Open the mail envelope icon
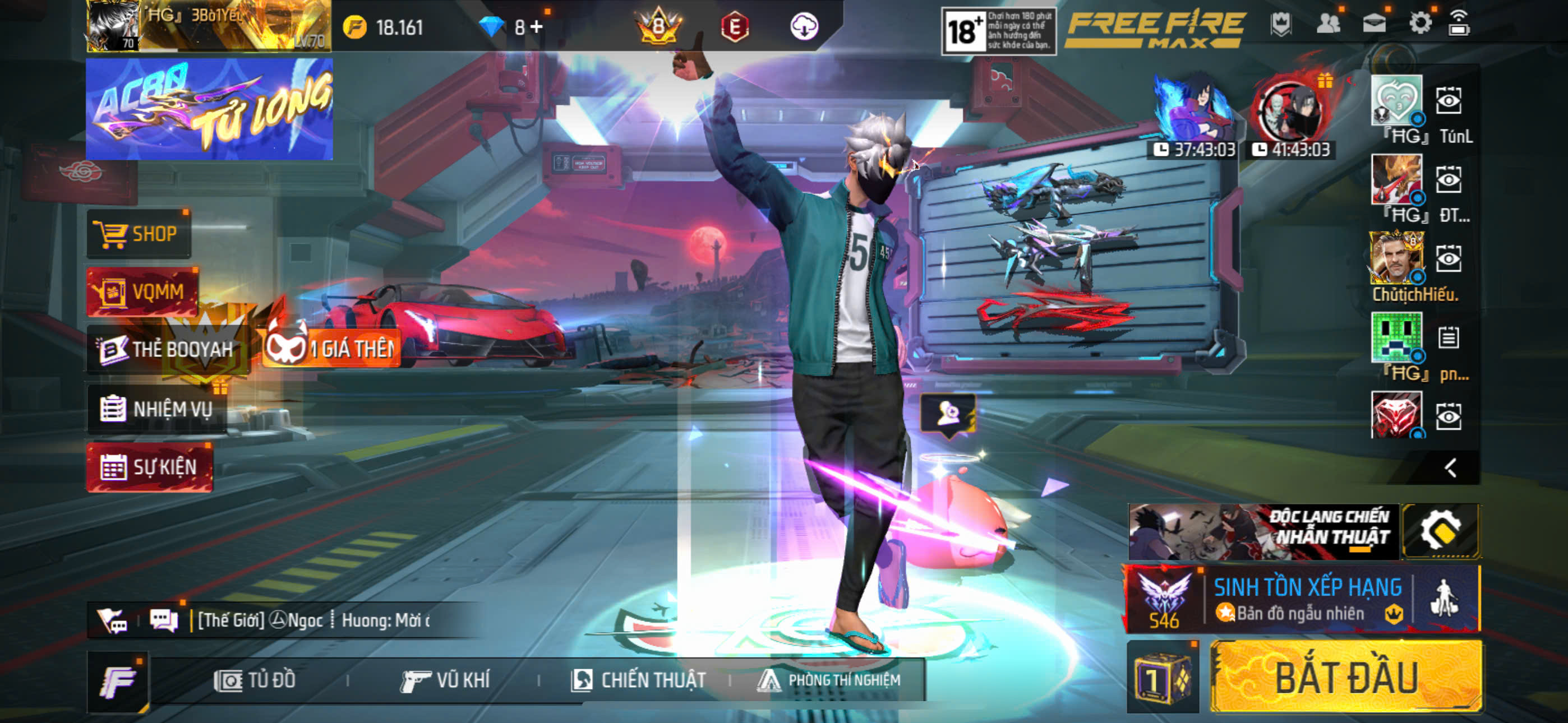 (1374, 24)
